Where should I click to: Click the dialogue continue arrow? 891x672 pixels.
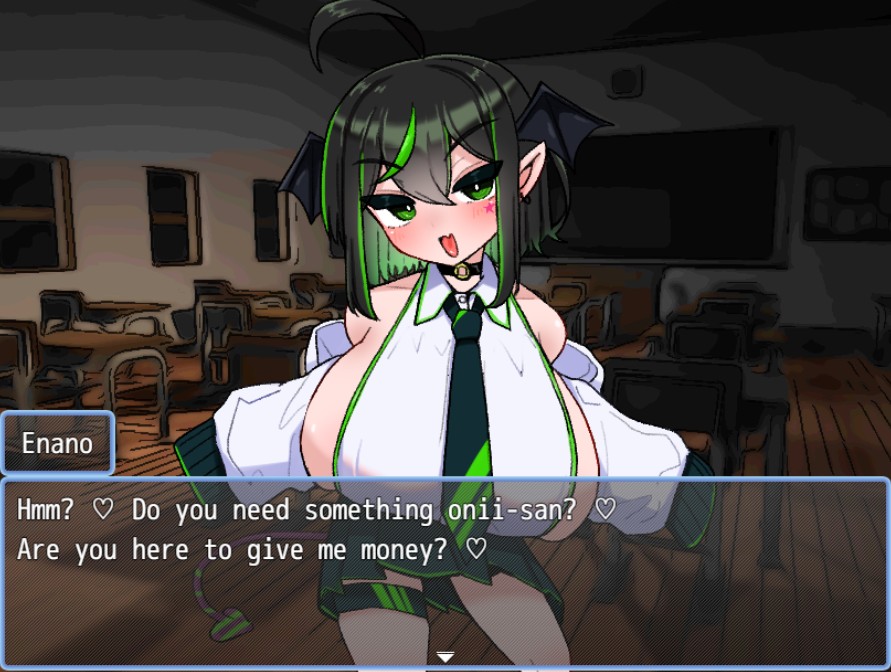tap(445, 657)
